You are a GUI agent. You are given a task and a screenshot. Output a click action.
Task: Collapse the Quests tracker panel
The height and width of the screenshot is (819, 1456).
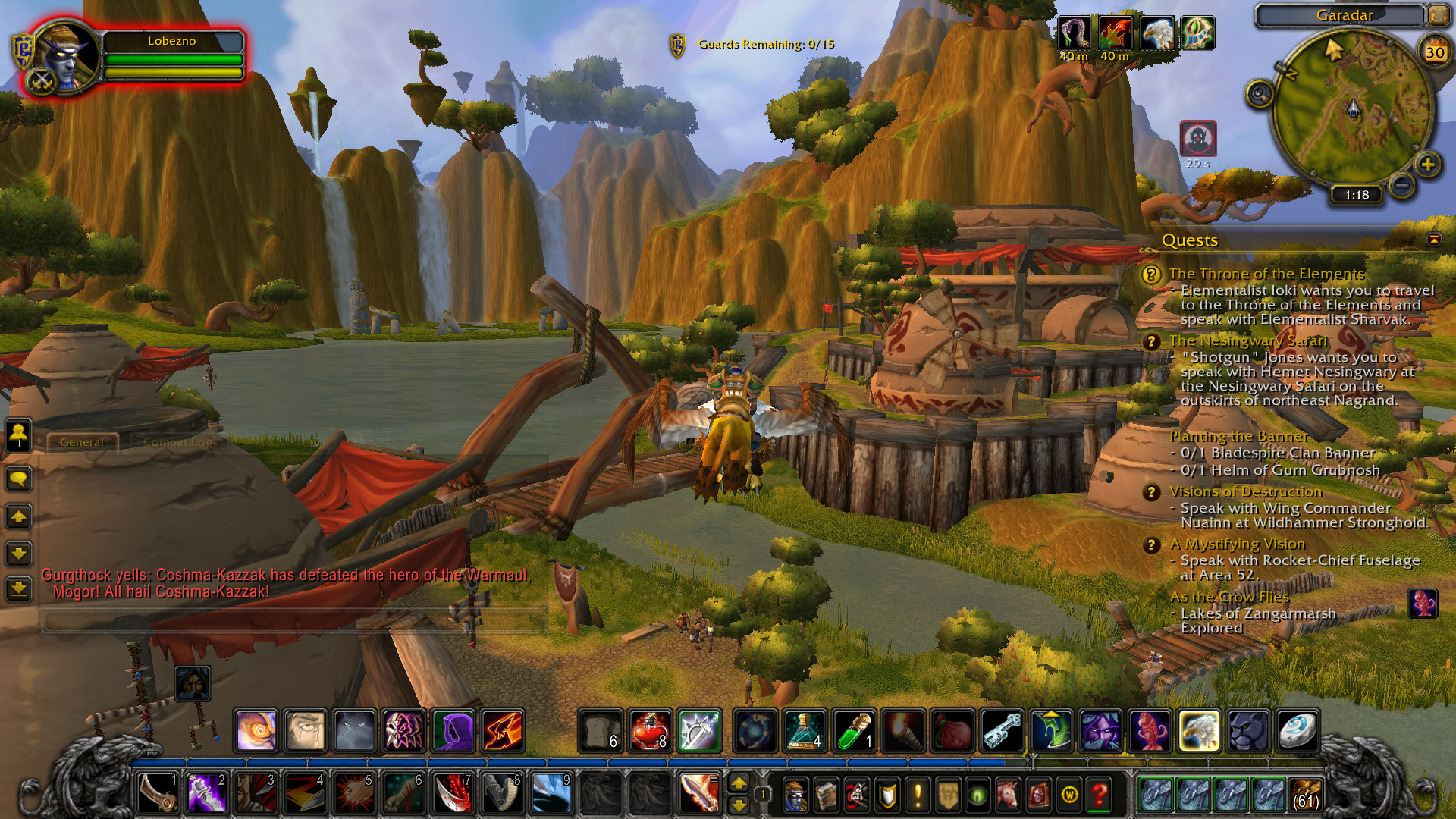[x=1434, y=240]
